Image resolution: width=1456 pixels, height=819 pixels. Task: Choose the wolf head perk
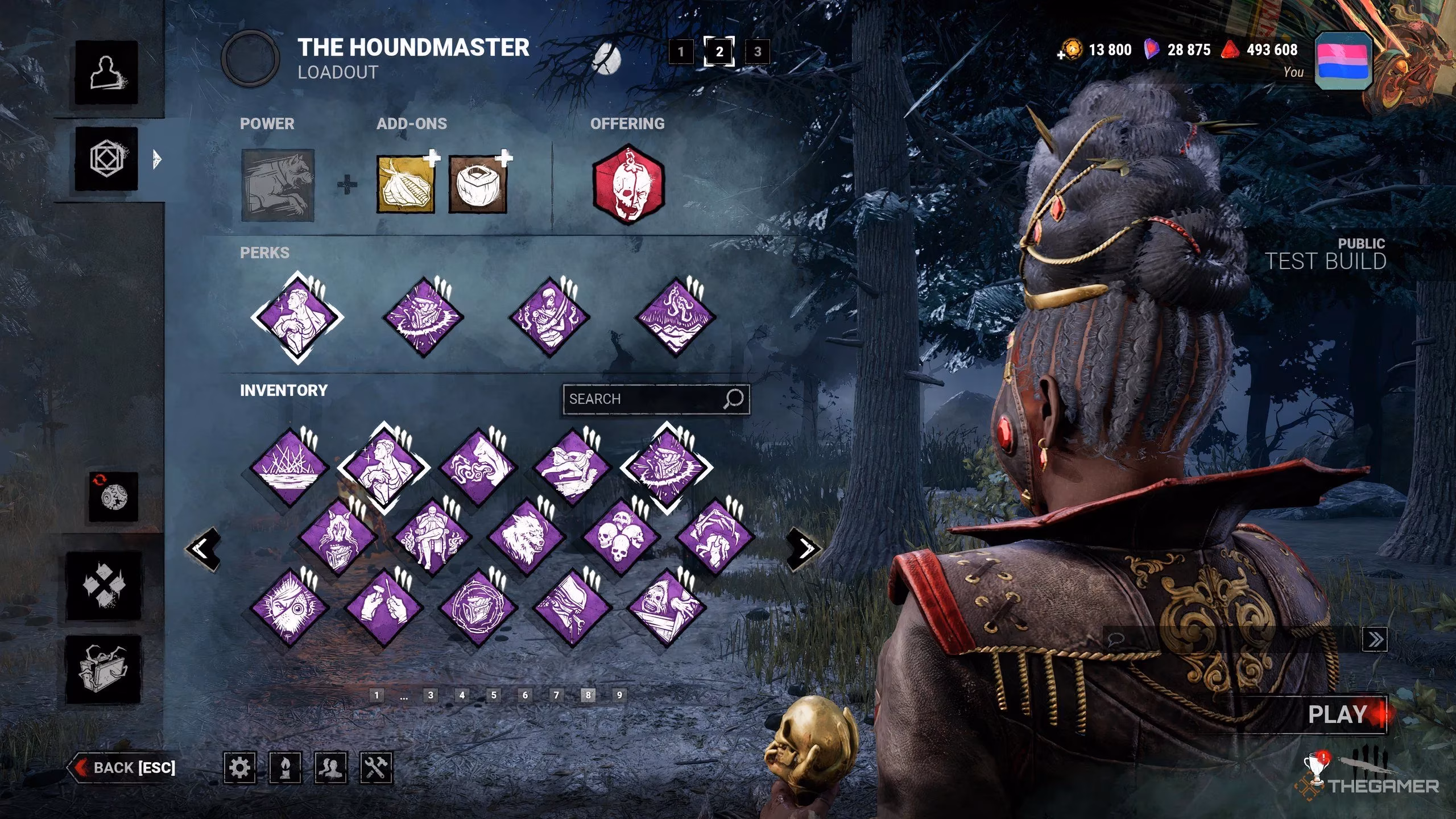coord(526,538)
